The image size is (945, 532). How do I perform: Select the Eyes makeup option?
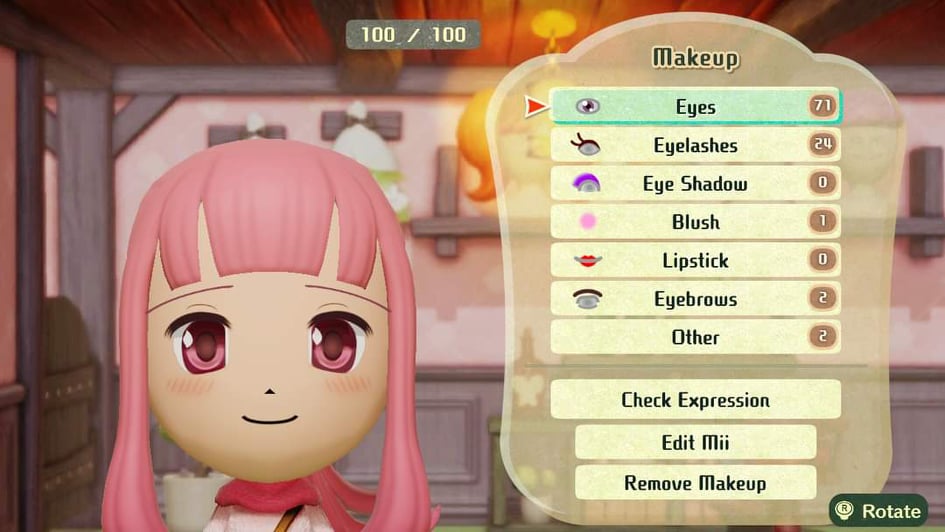[695, 107]
